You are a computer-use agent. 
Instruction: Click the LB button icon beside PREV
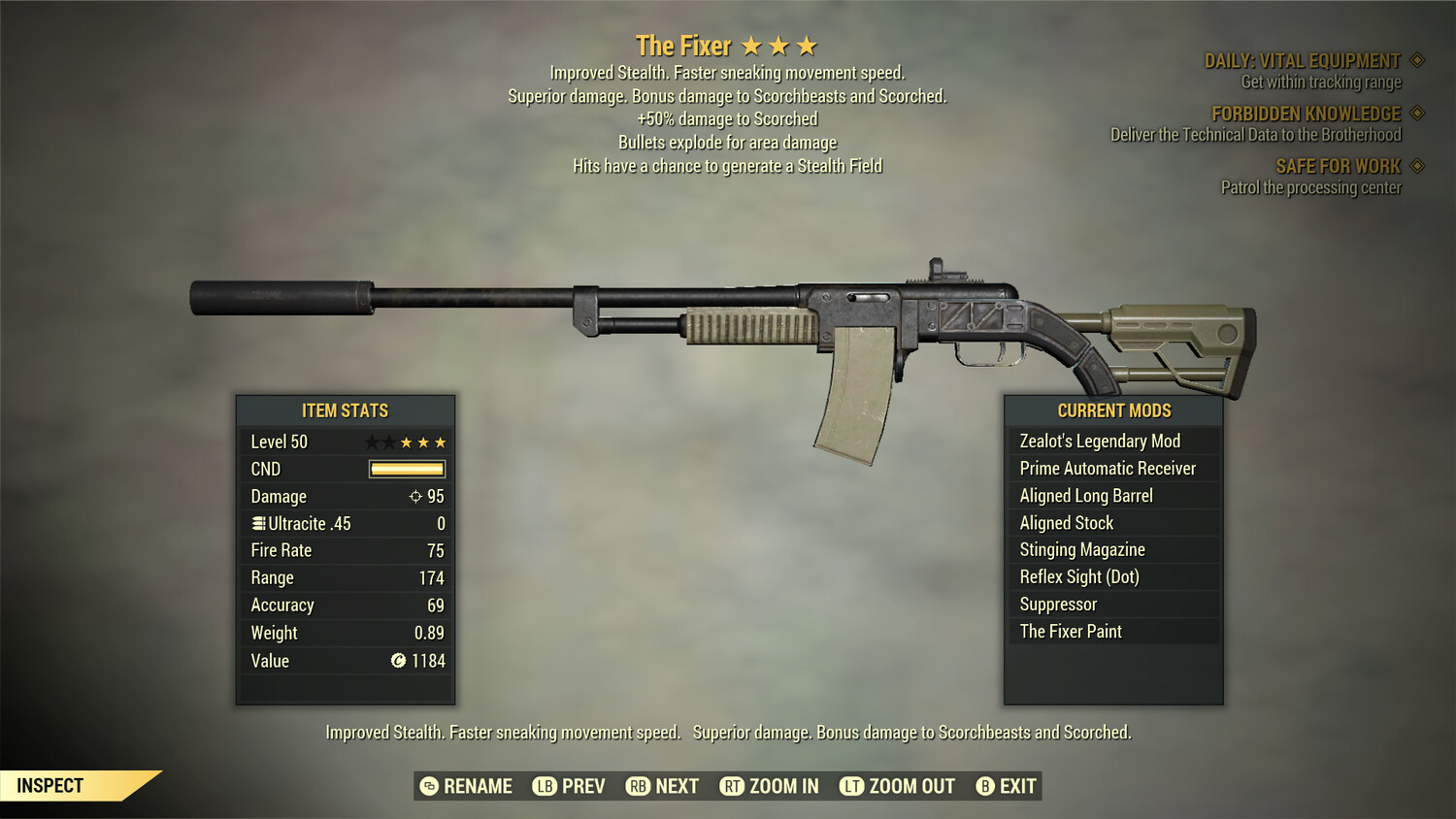pos(544,786)
